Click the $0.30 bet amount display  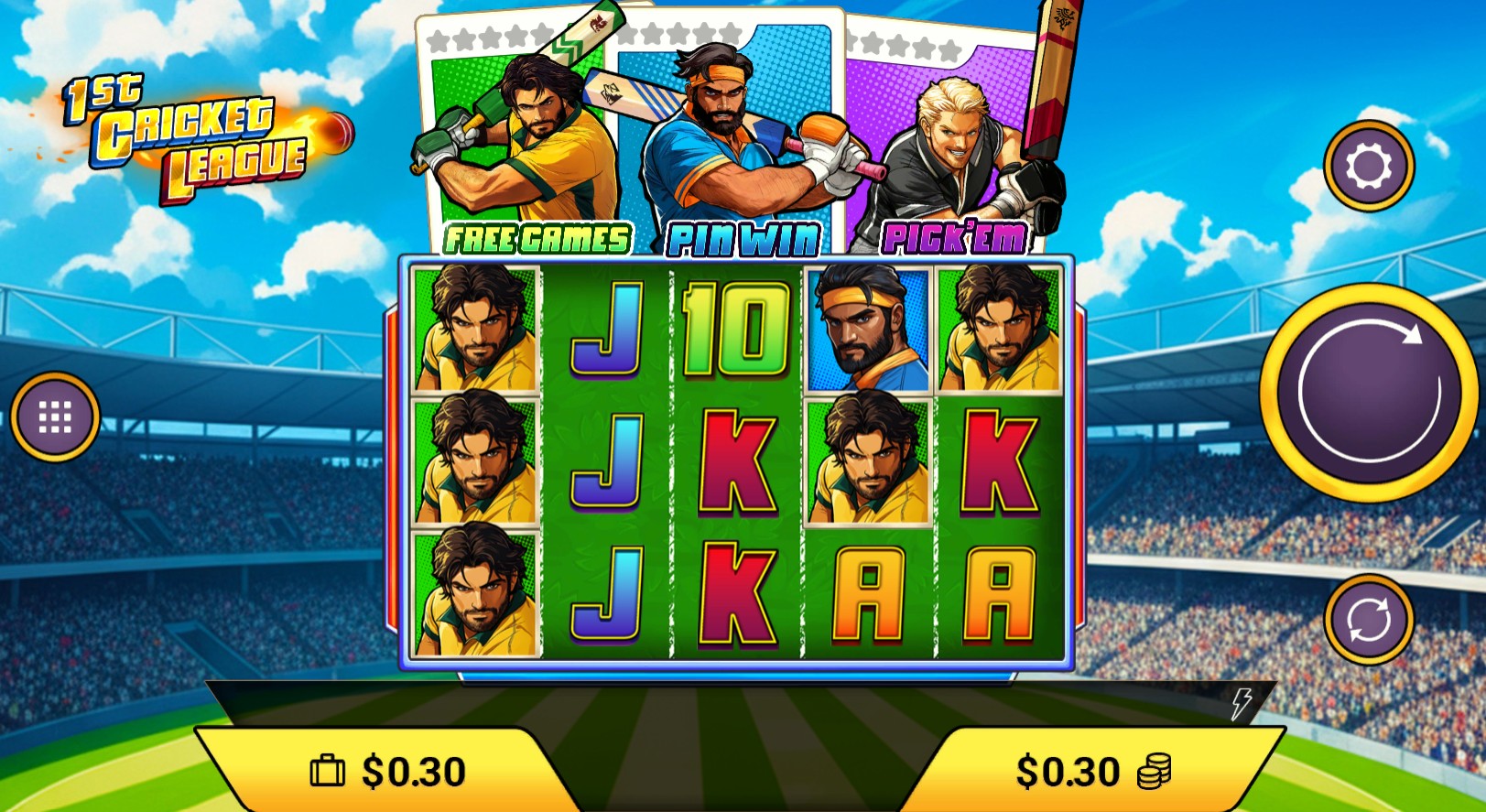(x=1066, y=770)
